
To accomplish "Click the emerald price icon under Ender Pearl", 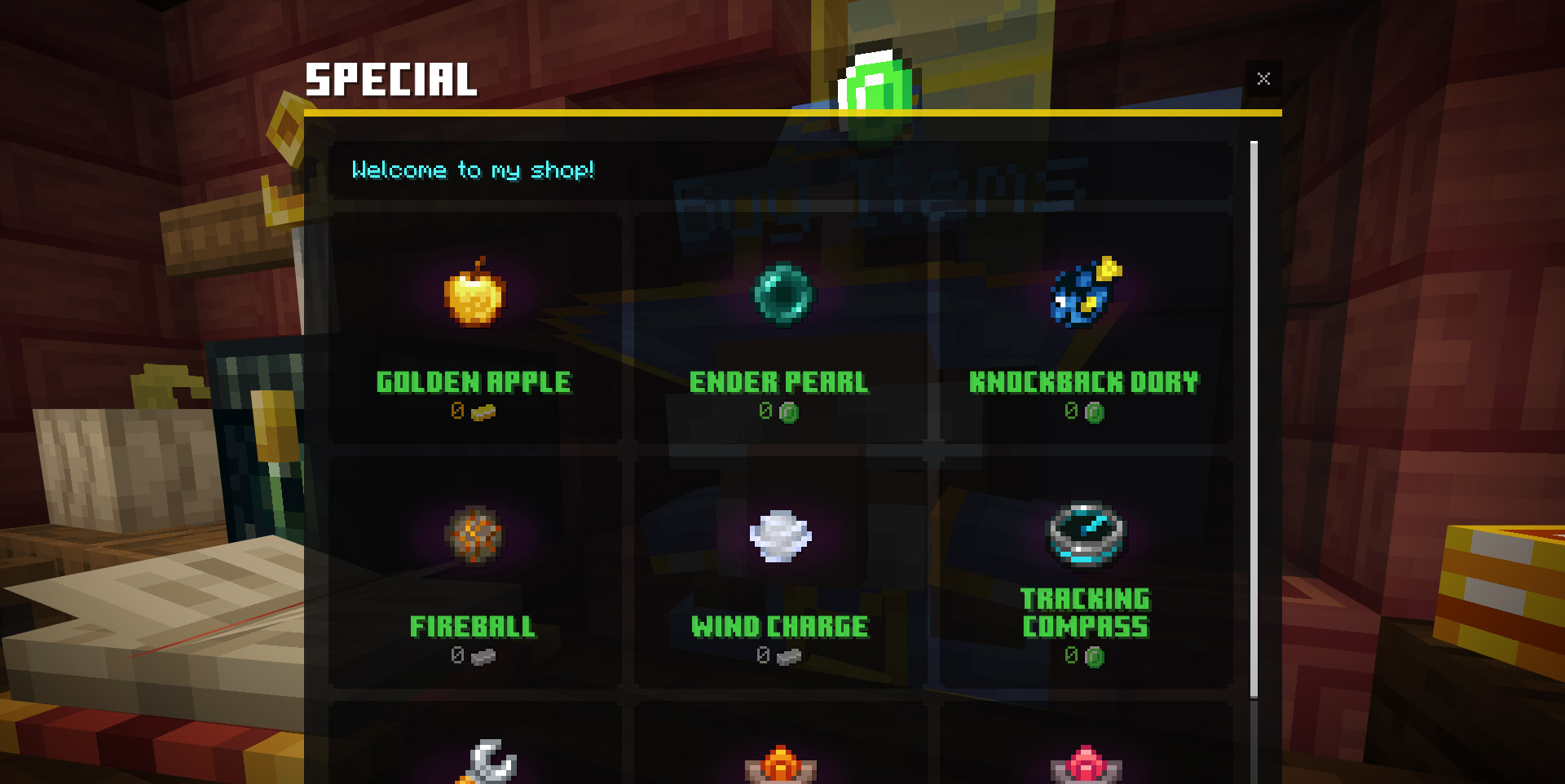I will point(788,412).
